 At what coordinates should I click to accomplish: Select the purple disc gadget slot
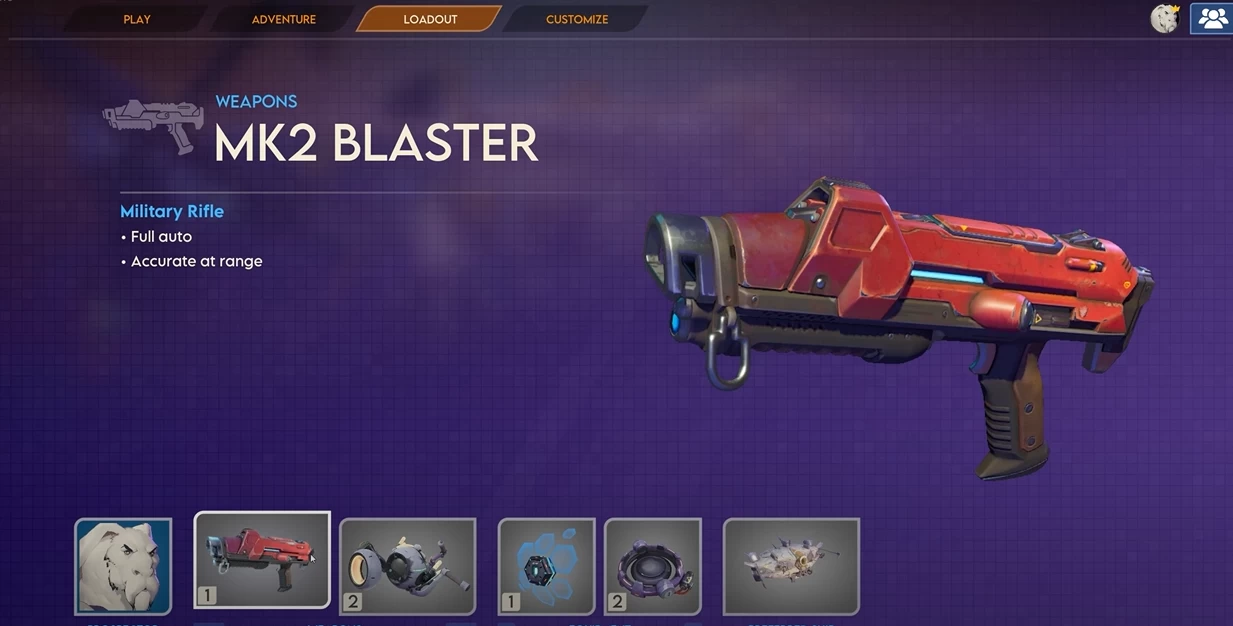click(652, 566)
